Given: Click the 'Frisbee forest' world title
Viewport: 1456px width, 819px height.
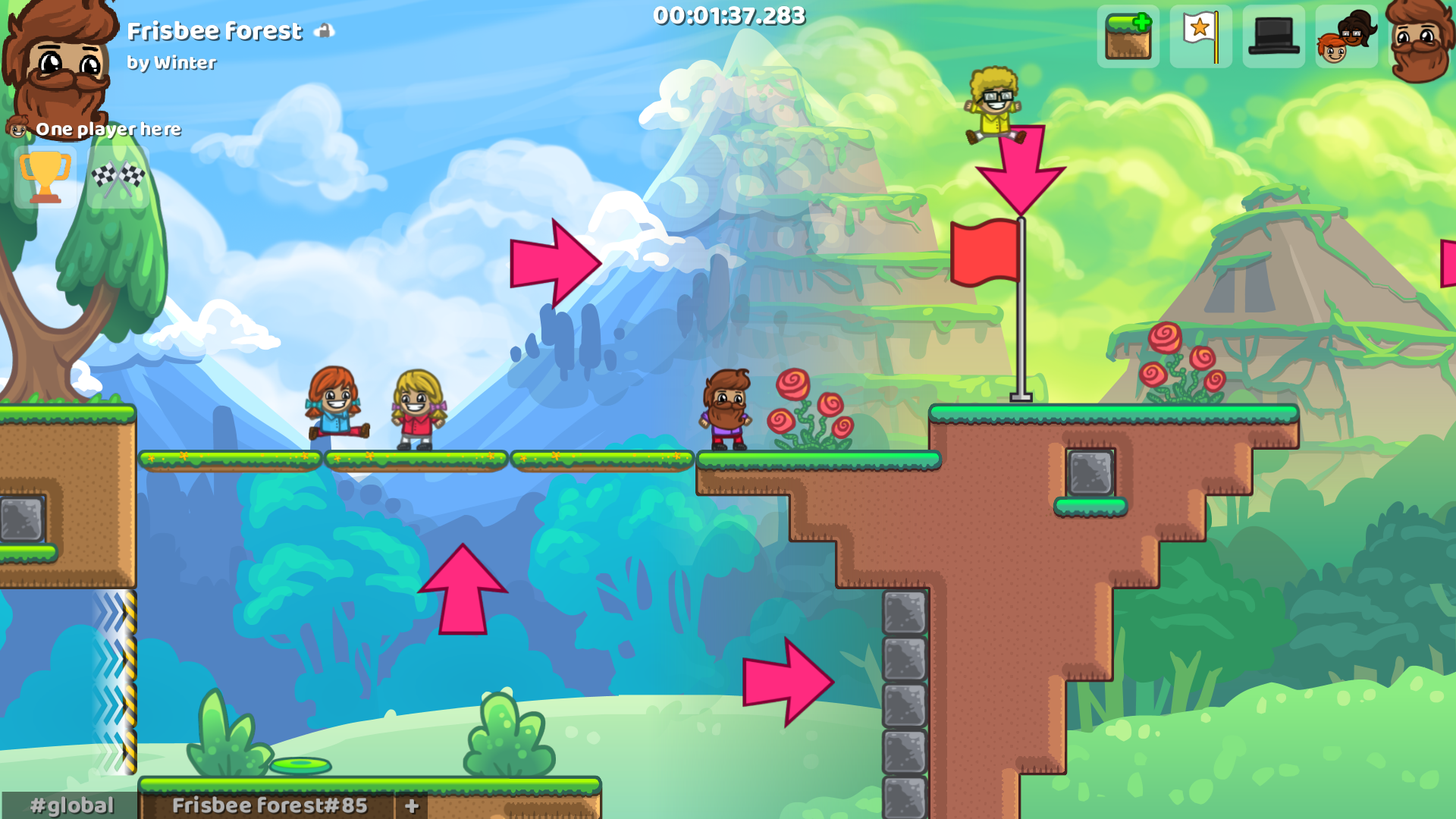Looking at the screenshot, I should click(x=215, y=30).
